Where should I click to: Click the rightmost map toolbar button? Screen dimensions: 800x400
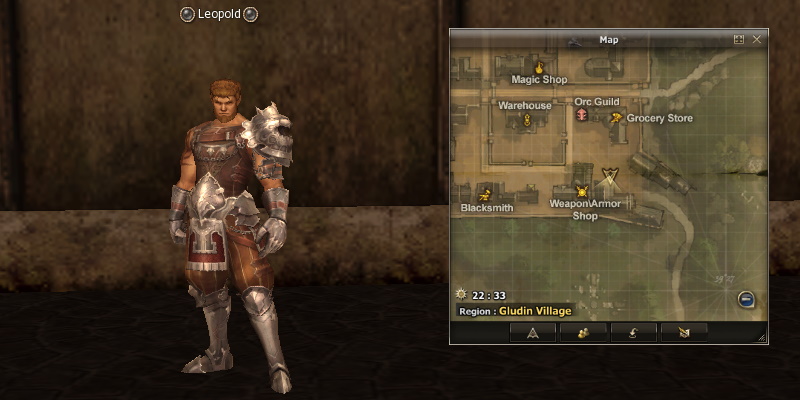(x=684, y=333)
